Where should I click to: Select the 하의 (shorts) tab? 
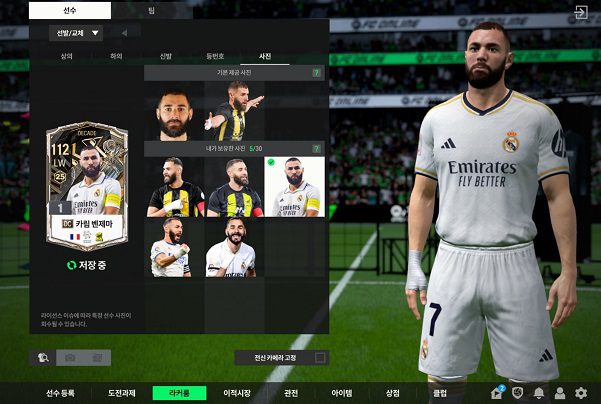click(x=116, y=57)
